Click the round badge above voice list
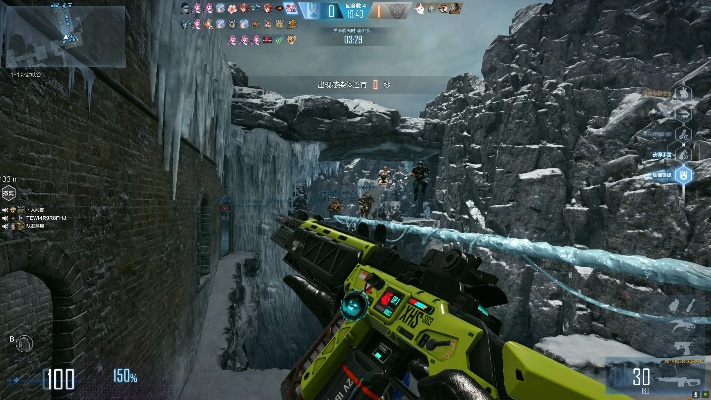Image resolution: width=711 pixels, height=400 pixels. coord(9,193)
